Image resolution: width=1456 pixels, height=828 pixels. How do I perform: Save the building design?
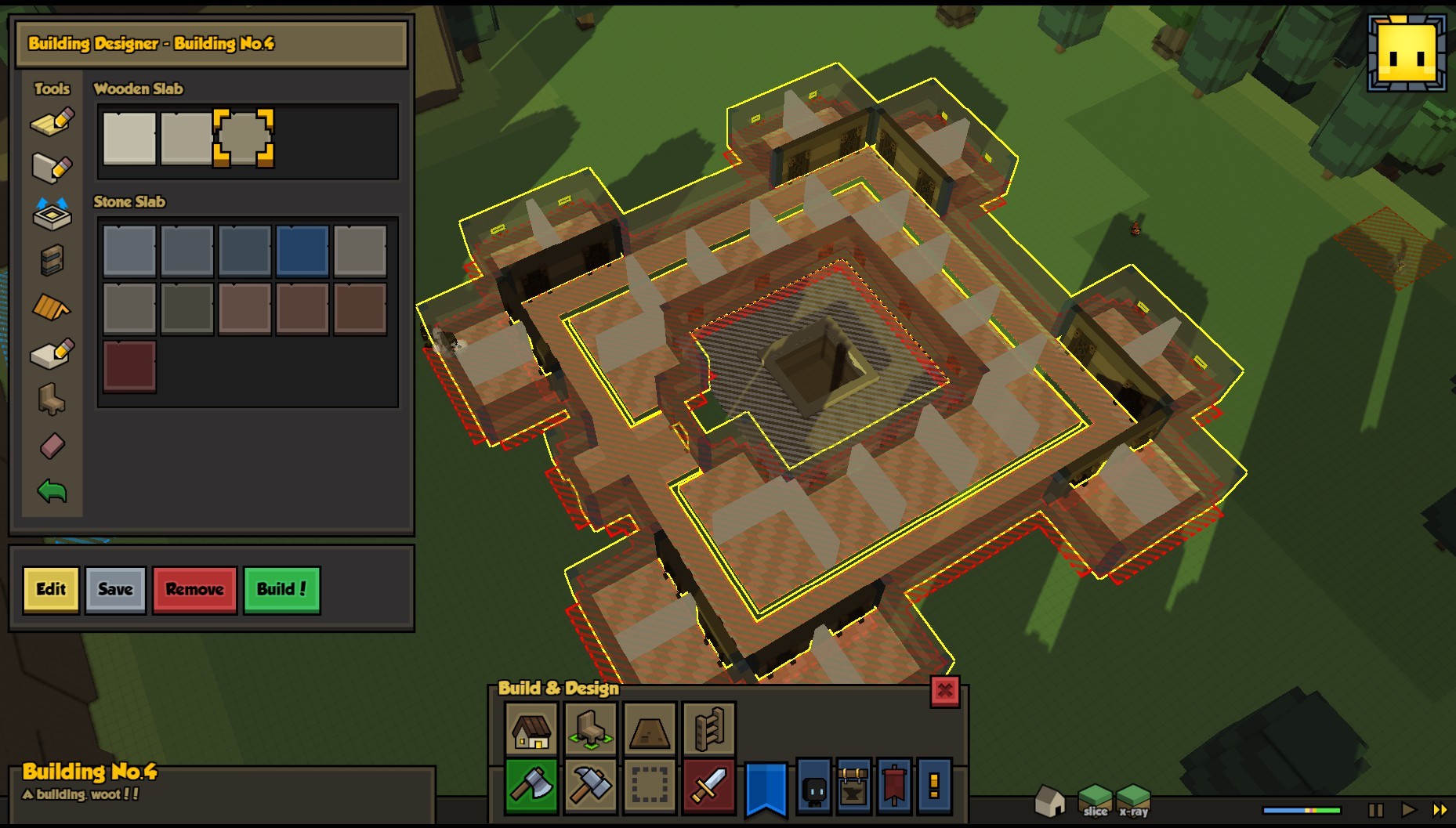(x=115, y=590)
